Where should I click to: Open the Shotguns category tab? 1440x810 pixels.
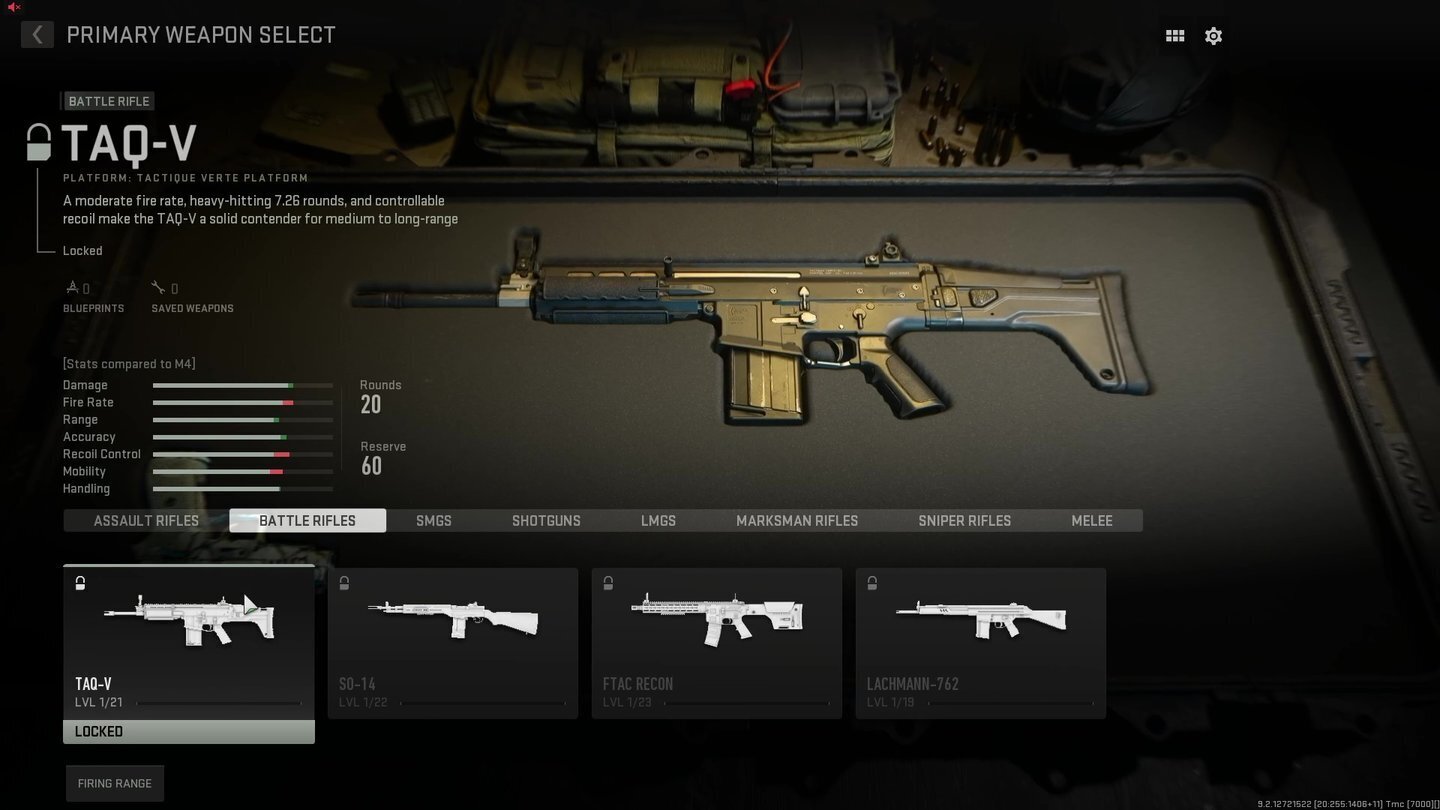[546, 520]
